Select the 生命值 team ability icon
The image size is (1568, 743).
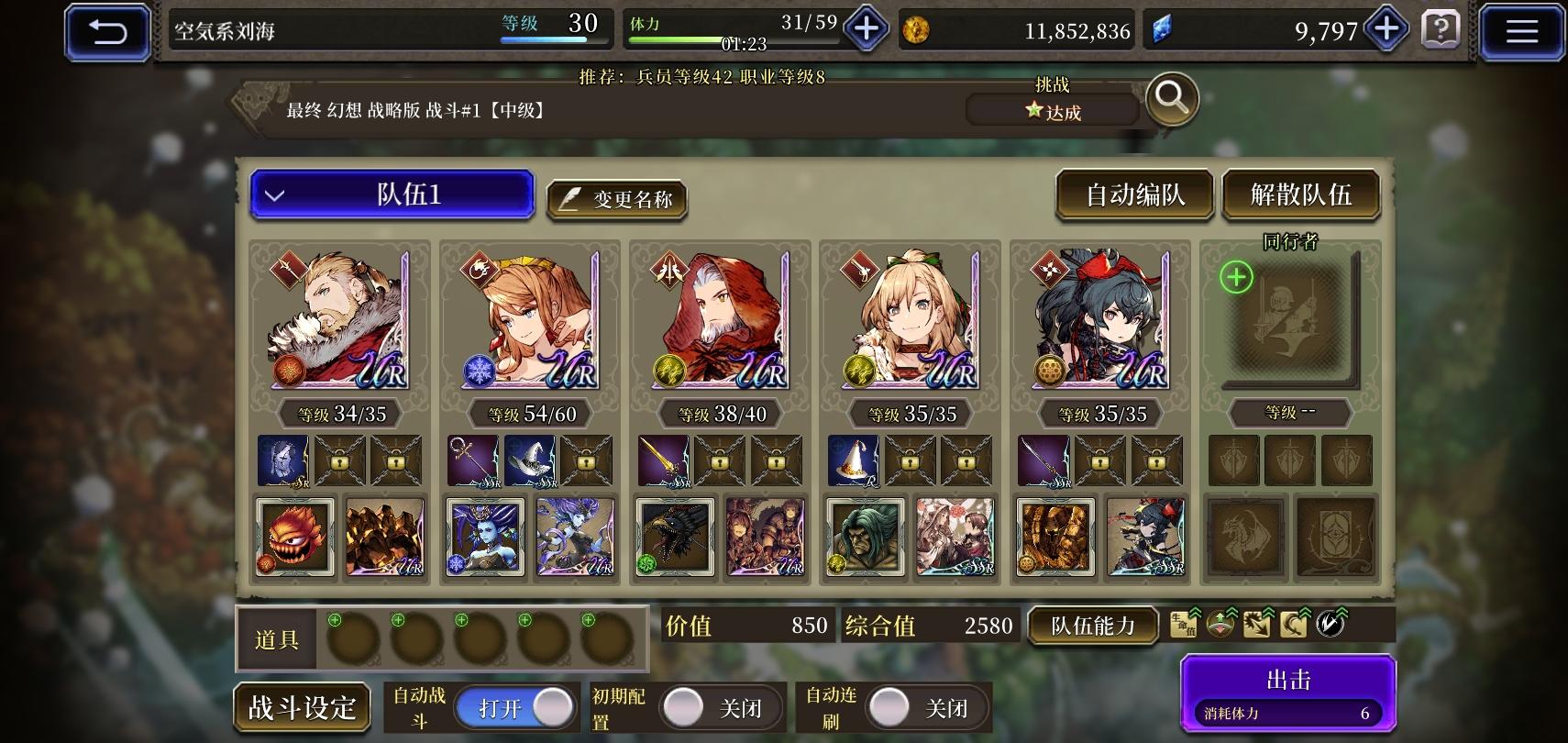[1183, 624]
